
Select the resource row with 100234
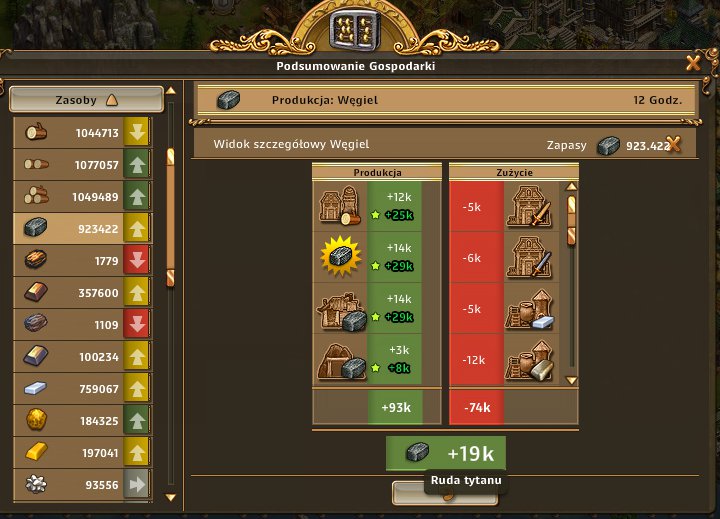pyautogui.click(x=81, y=356)
